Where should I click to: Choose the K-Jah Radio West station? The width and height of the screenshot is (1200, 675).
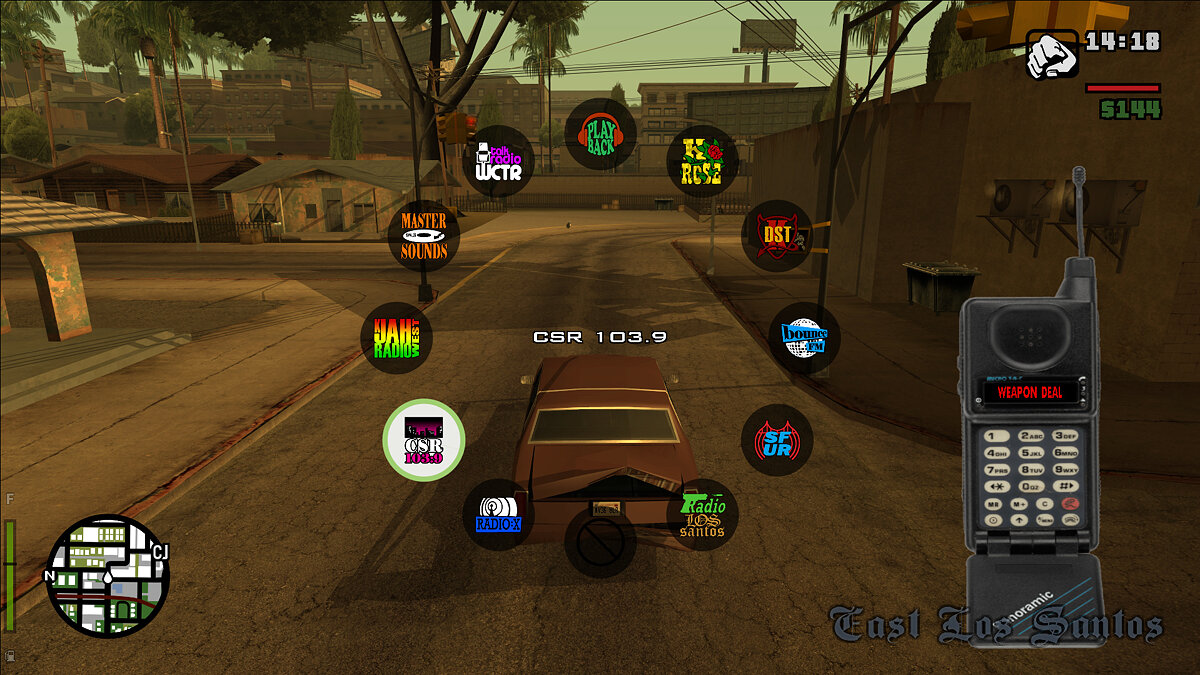point(397,338)
